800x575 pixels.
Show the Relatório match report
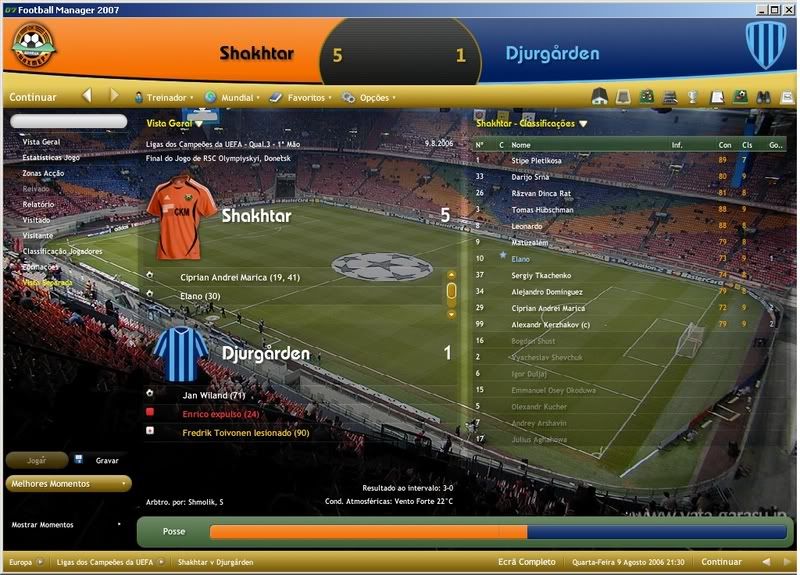click(x=39, y=204)
